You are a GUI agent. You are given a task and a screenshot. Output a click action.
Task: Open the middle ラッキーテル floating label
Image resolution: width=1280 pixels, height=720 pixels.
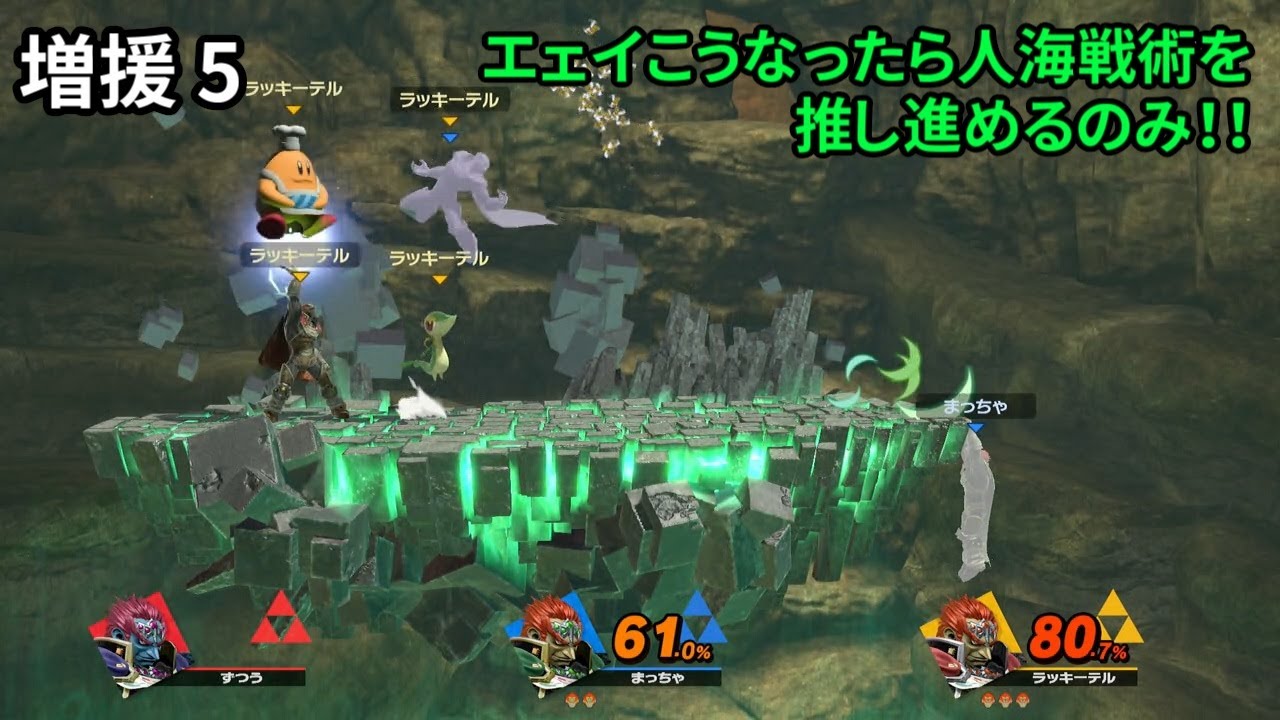(x=438, y=260)
